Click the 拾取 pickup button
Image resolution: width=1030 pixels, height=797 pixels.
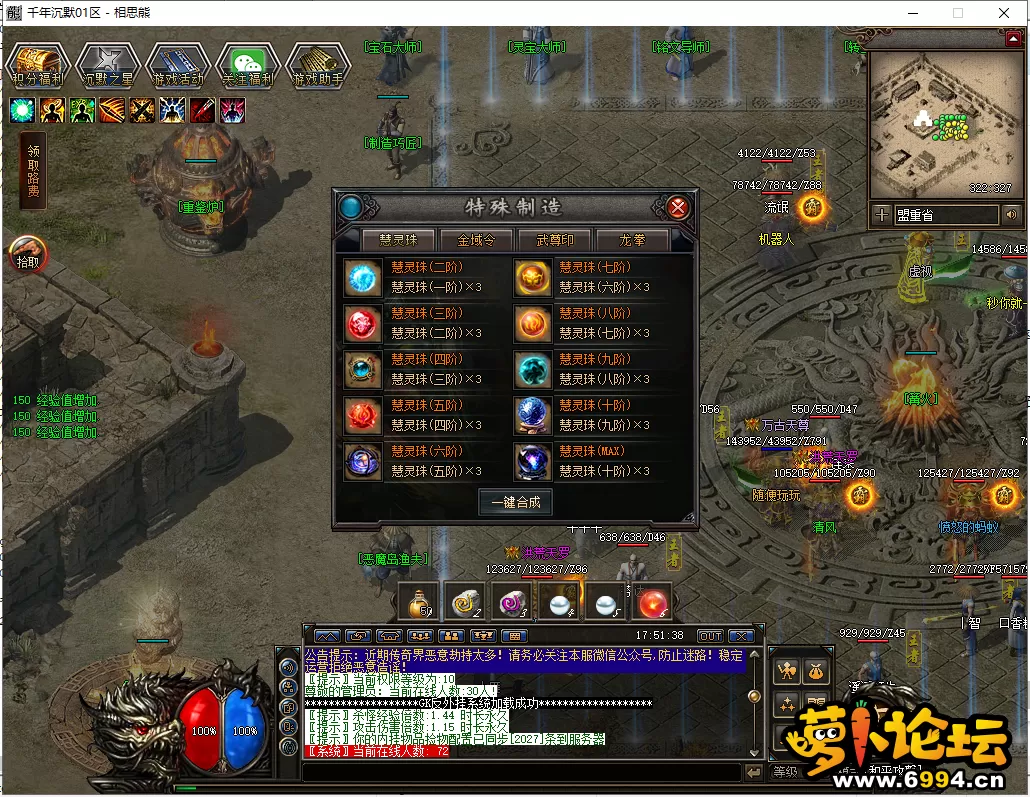pos(28,254)
